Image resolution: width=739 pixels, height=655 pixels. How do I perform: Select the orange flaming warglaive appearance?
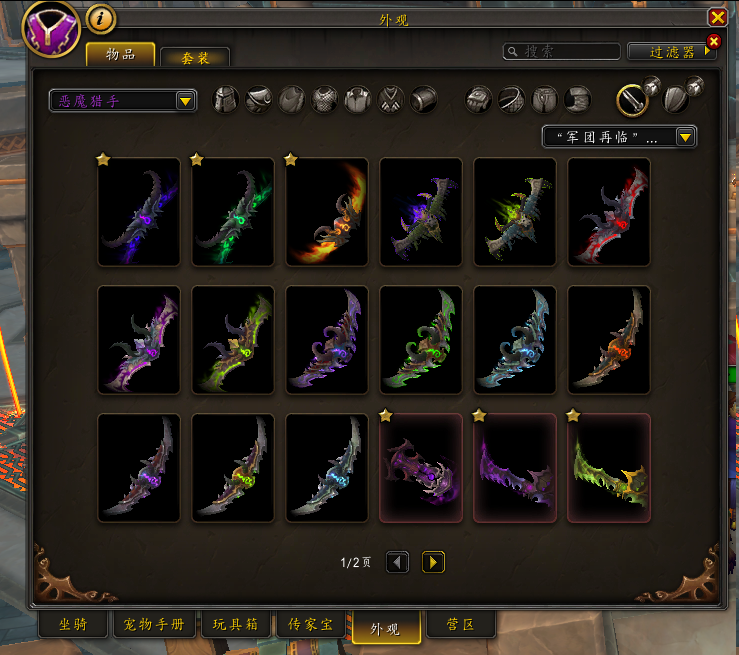(x=327, y=212)
